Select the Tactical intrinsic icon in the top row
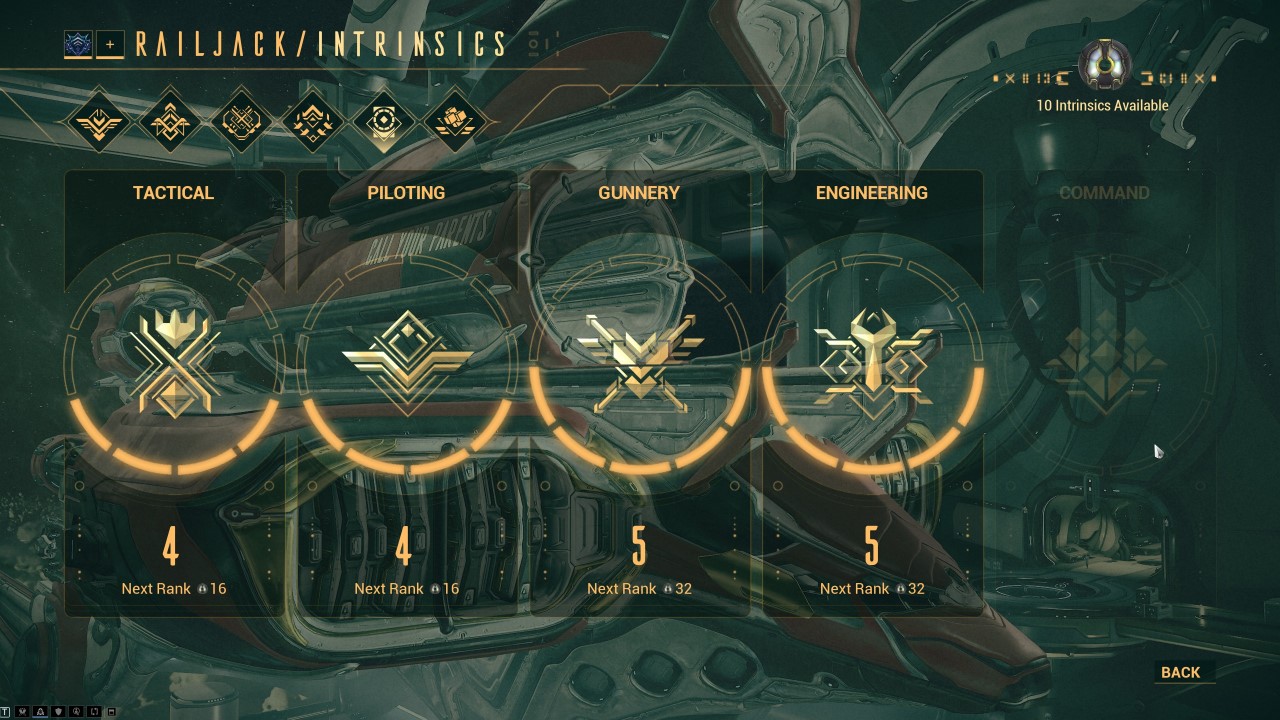1280x720 pixels. (99, 120)
